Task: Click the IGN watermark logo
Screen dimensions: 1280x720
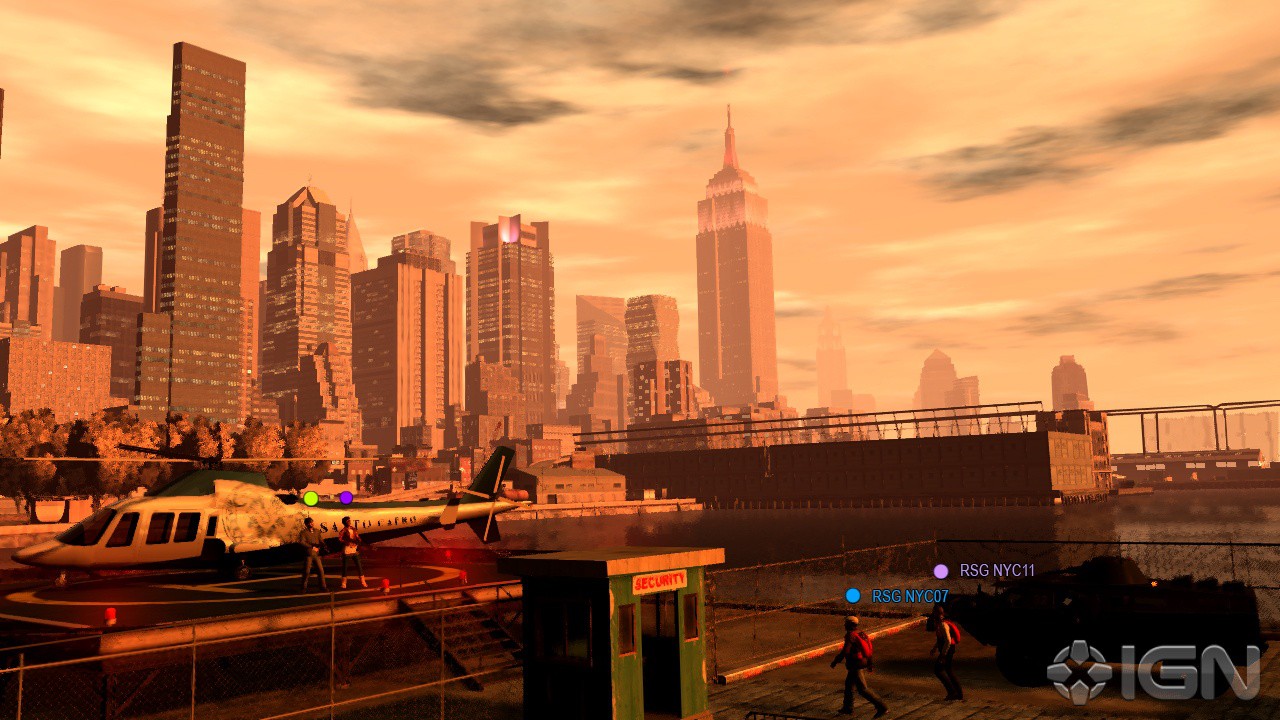Action: [1153, 672]
